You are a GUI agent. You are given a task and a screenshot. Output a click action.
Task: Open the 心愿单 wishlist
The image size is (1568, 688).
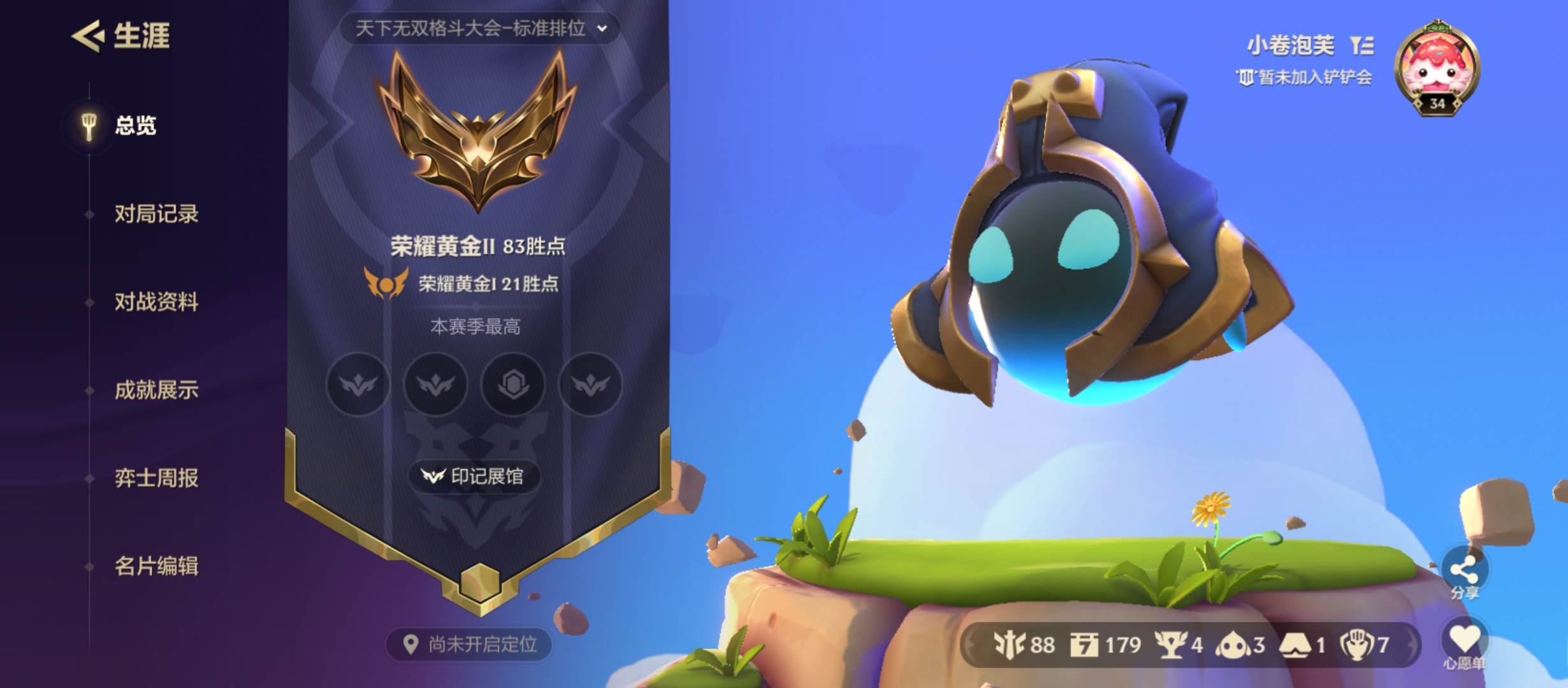tap(1464, 642)
